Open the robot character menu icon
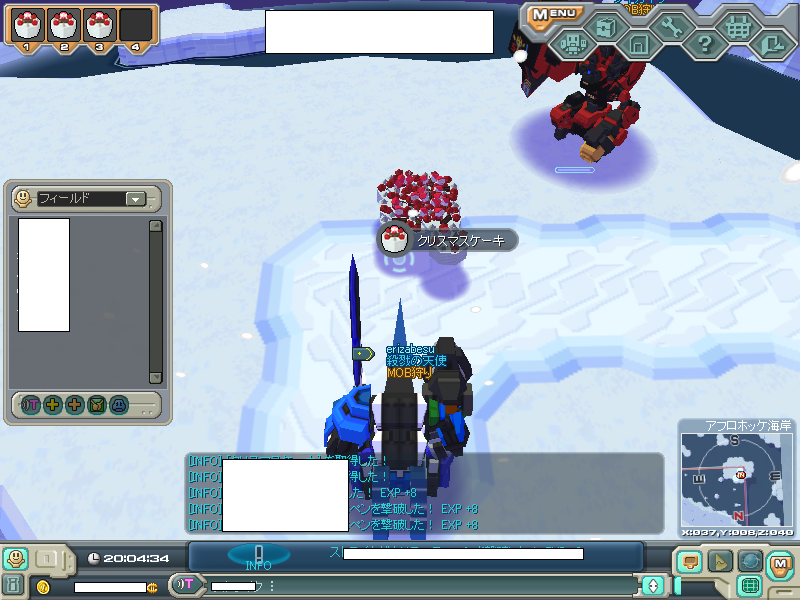Screen dimensions: 800x600 (x=573, y=44)
